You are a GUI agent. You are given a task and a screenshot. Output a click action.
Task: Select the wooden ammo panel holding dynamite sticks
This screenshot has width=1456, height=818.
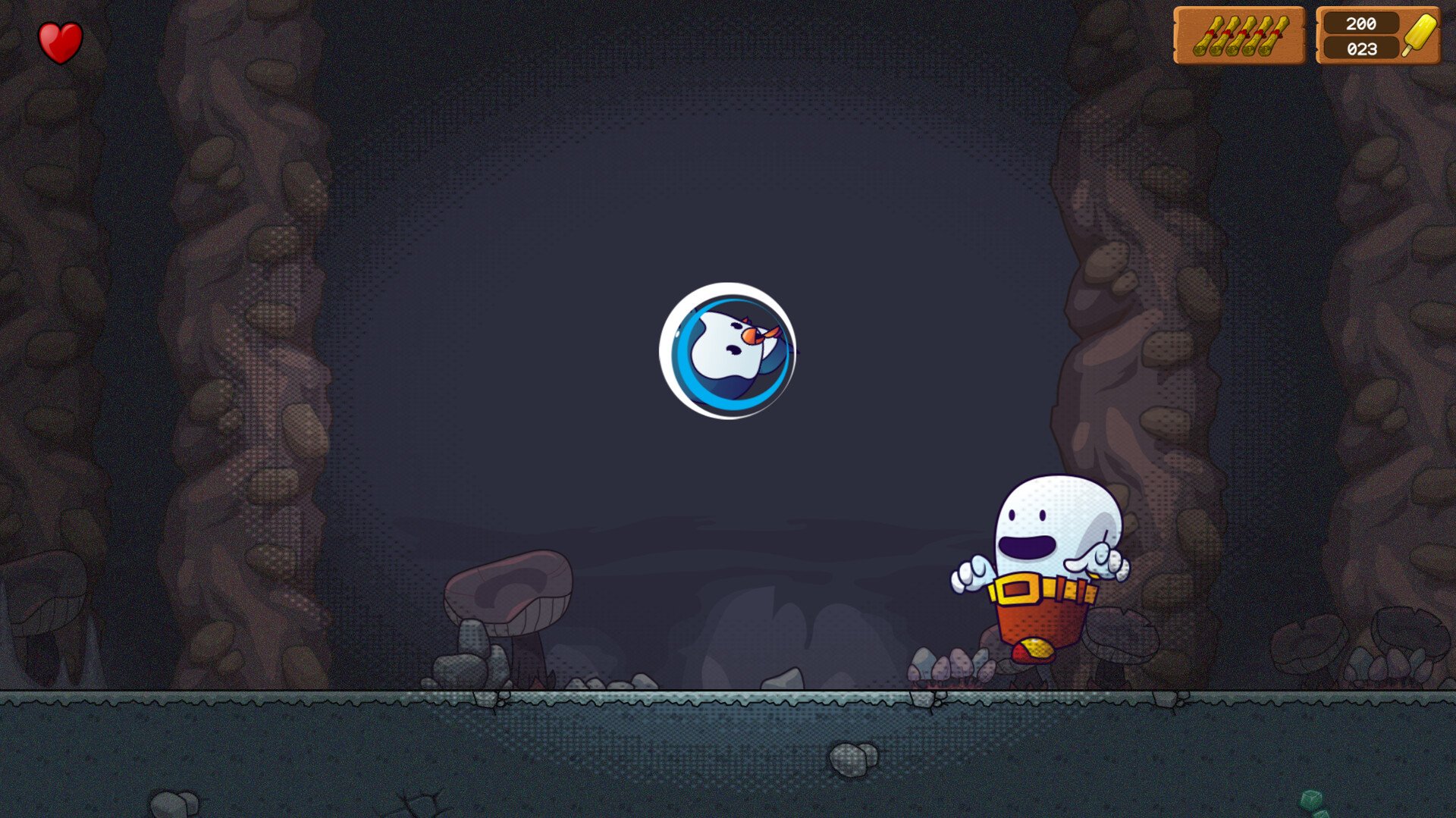1241,36
